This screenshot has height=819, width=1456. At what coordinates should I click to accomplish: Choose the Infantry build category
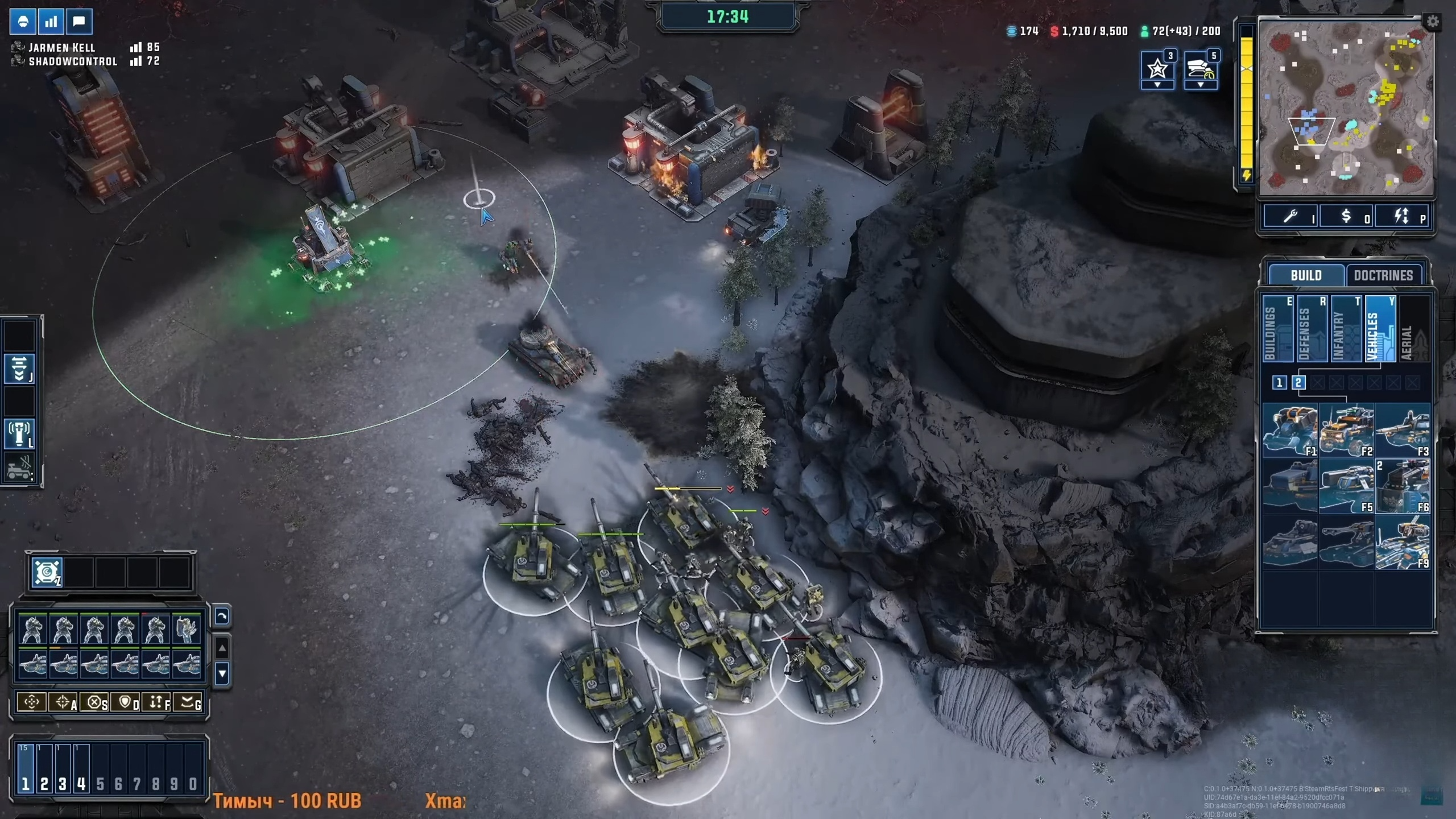tap(1346, 329)
